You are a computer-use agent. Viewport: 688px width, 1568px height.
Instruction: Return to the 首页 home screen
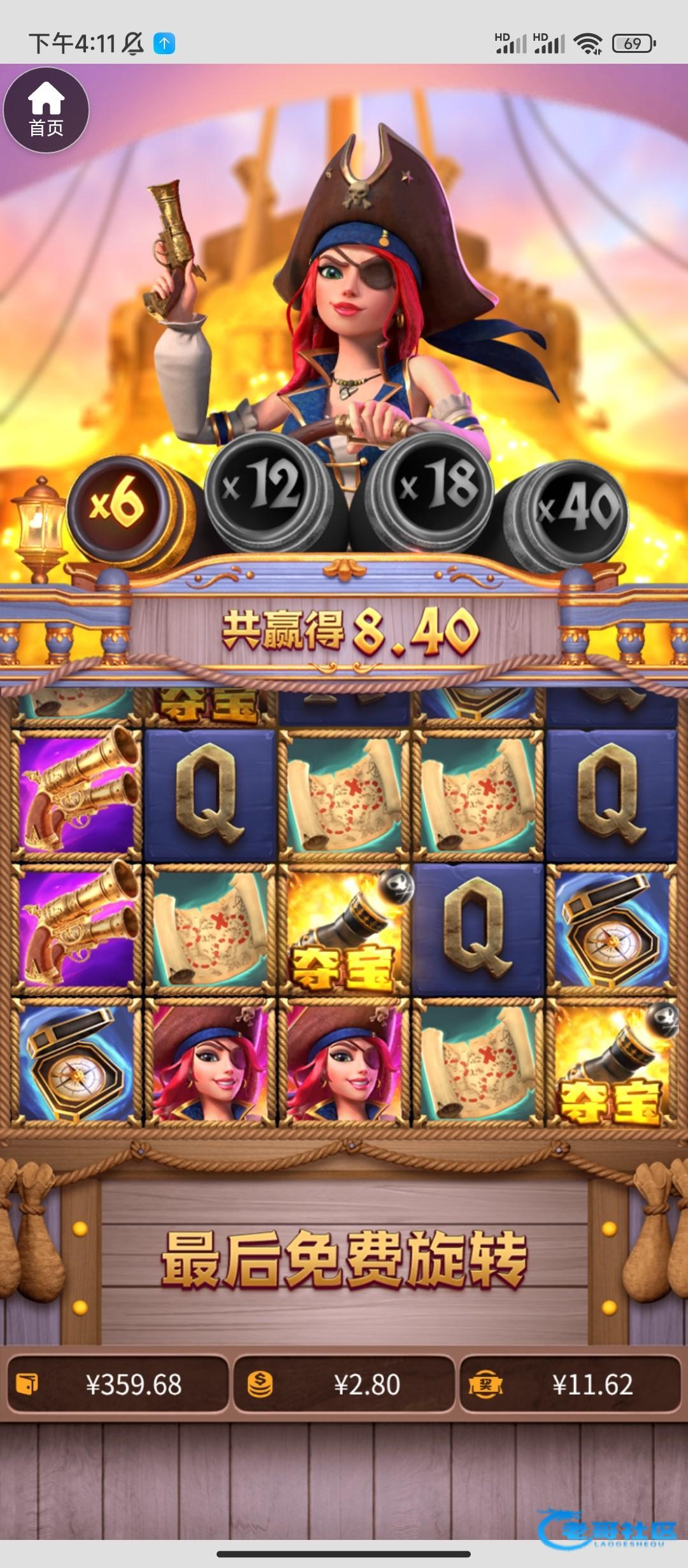coord(46,110)
